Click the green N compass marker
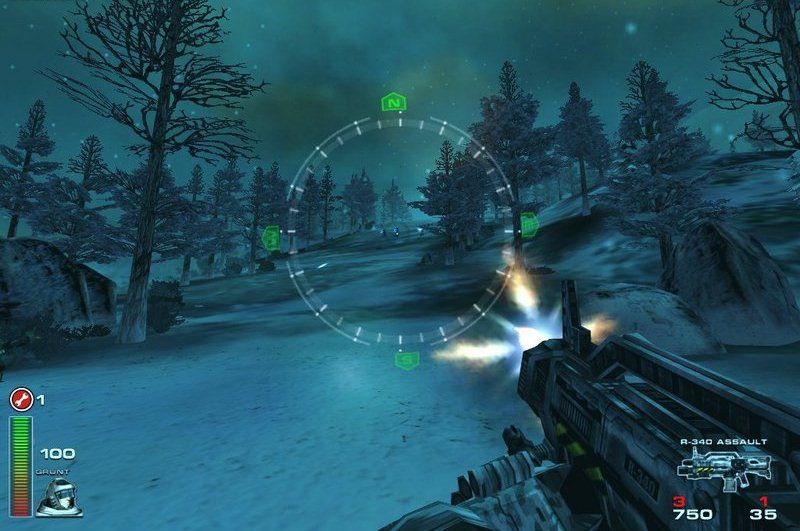The width and height of the screenshot is (800, 531). click(x=396, y=102)
